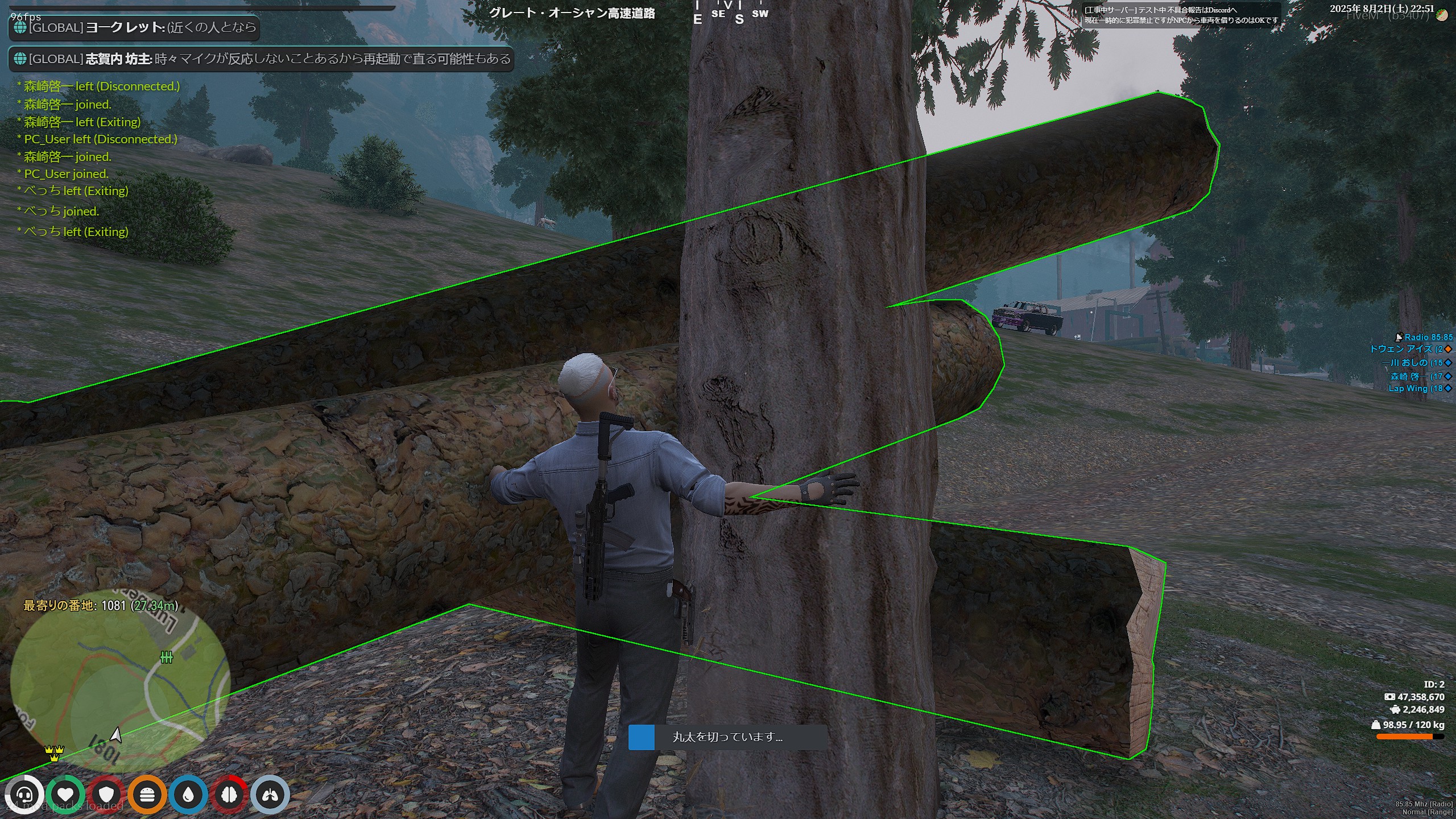This screenshot has height=819, width=1456.
Task: Select Lap Wing in the radio list
Action: (1415, 388)
